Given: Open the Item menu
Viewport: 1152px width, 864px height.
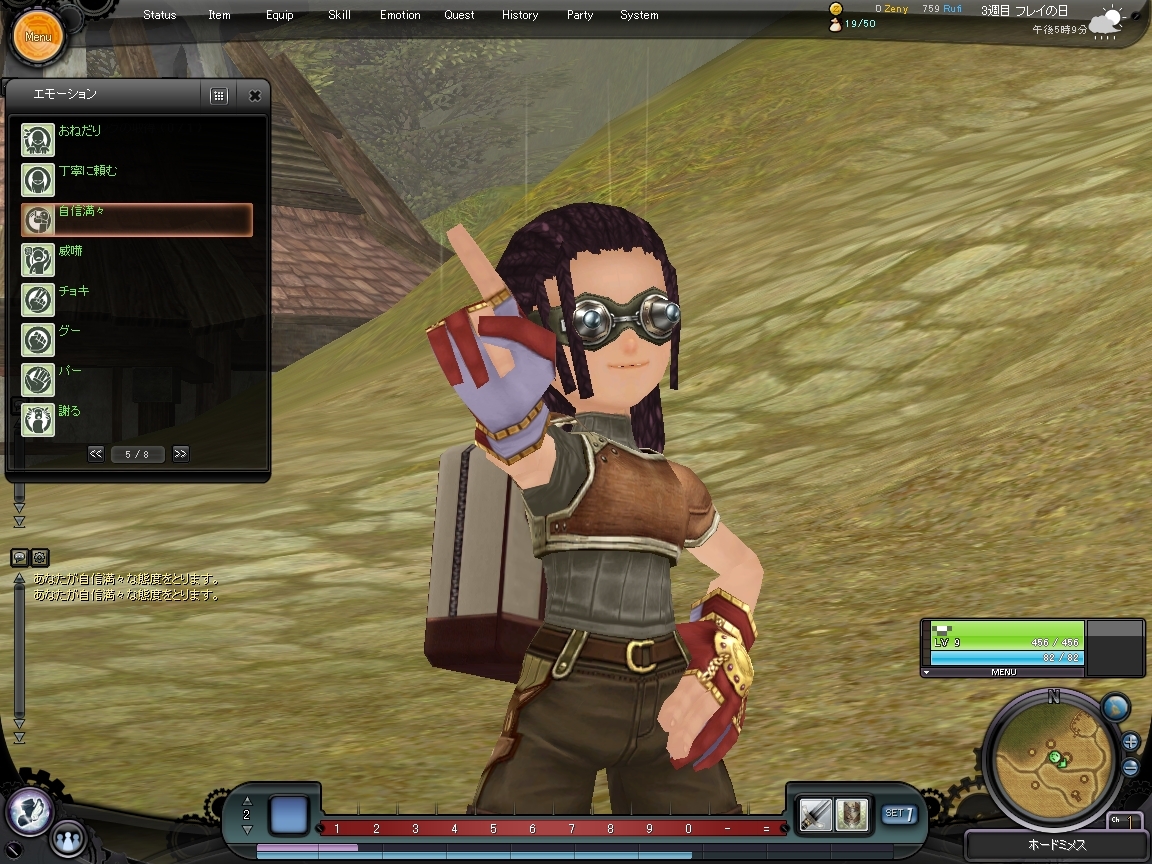Looking at the screenshot, I should point(219,15).
